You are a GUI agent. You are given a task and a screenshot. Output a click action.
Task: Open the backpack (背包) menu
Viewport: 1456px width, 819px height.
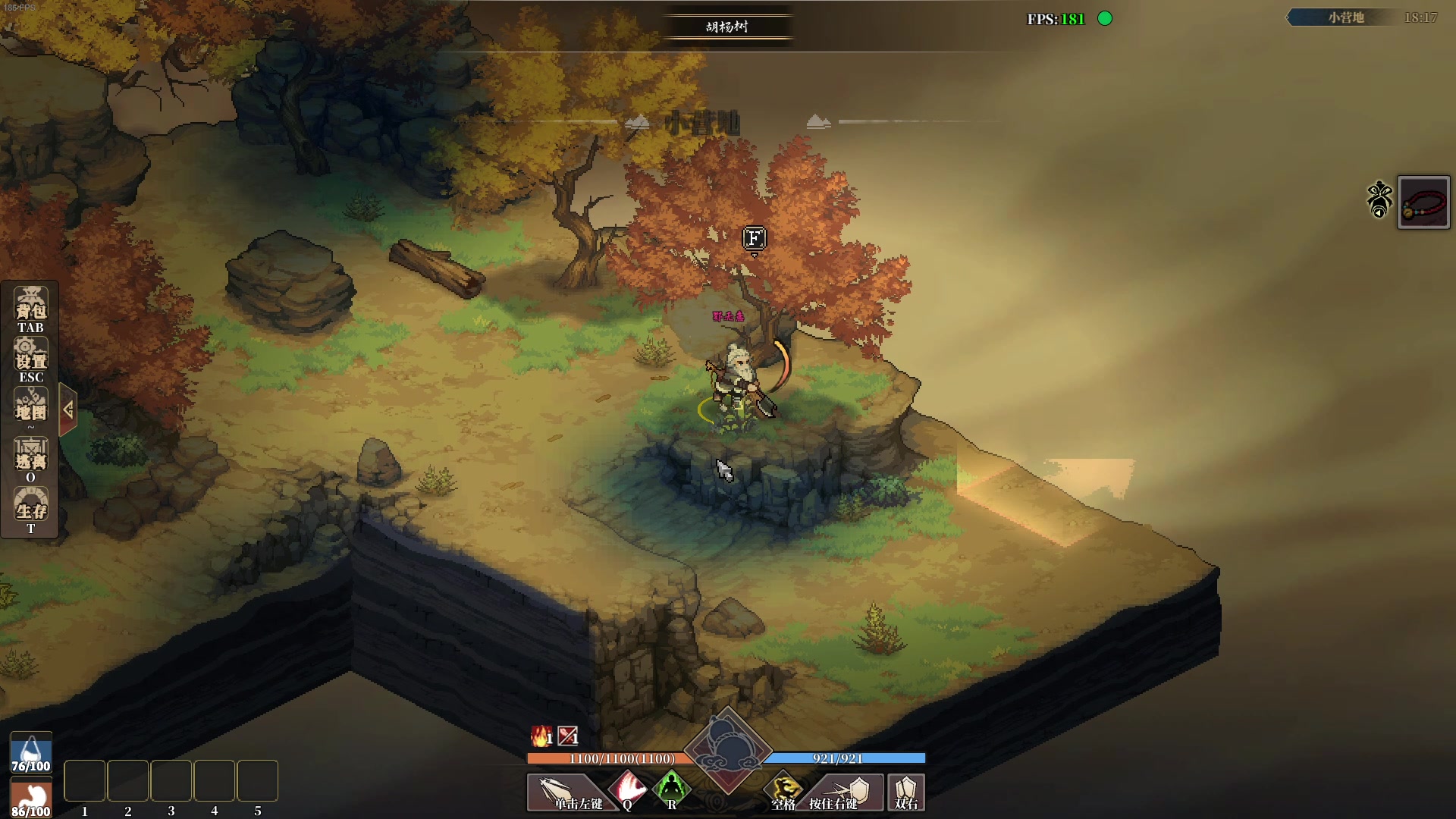(30, 309)
